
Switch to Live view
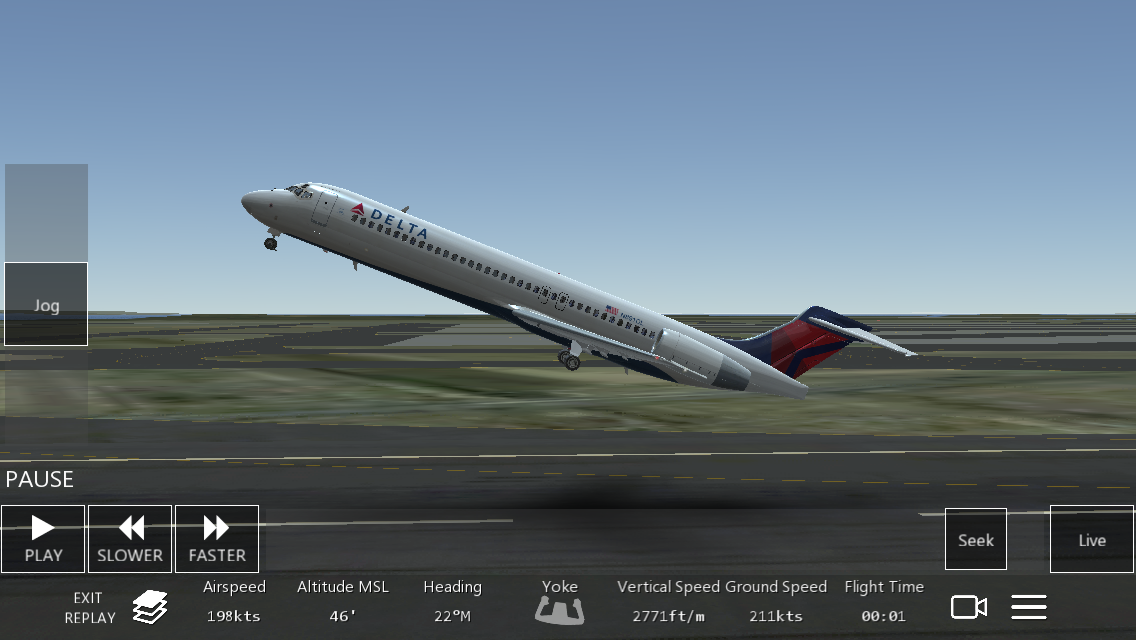(1092, 539)
